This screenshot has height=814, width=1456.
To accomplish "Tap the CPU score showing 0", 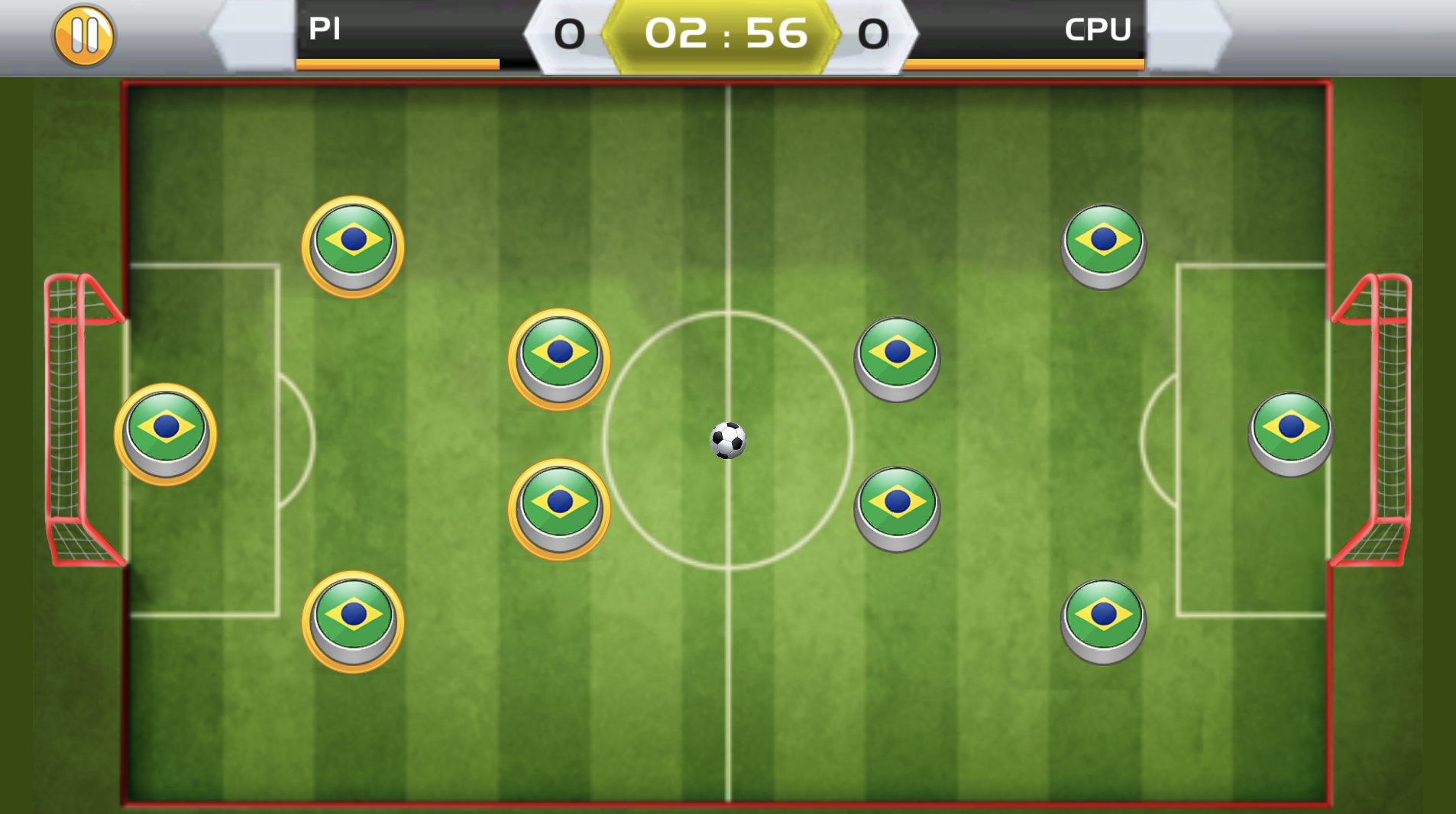I will [x=872, y=32].
